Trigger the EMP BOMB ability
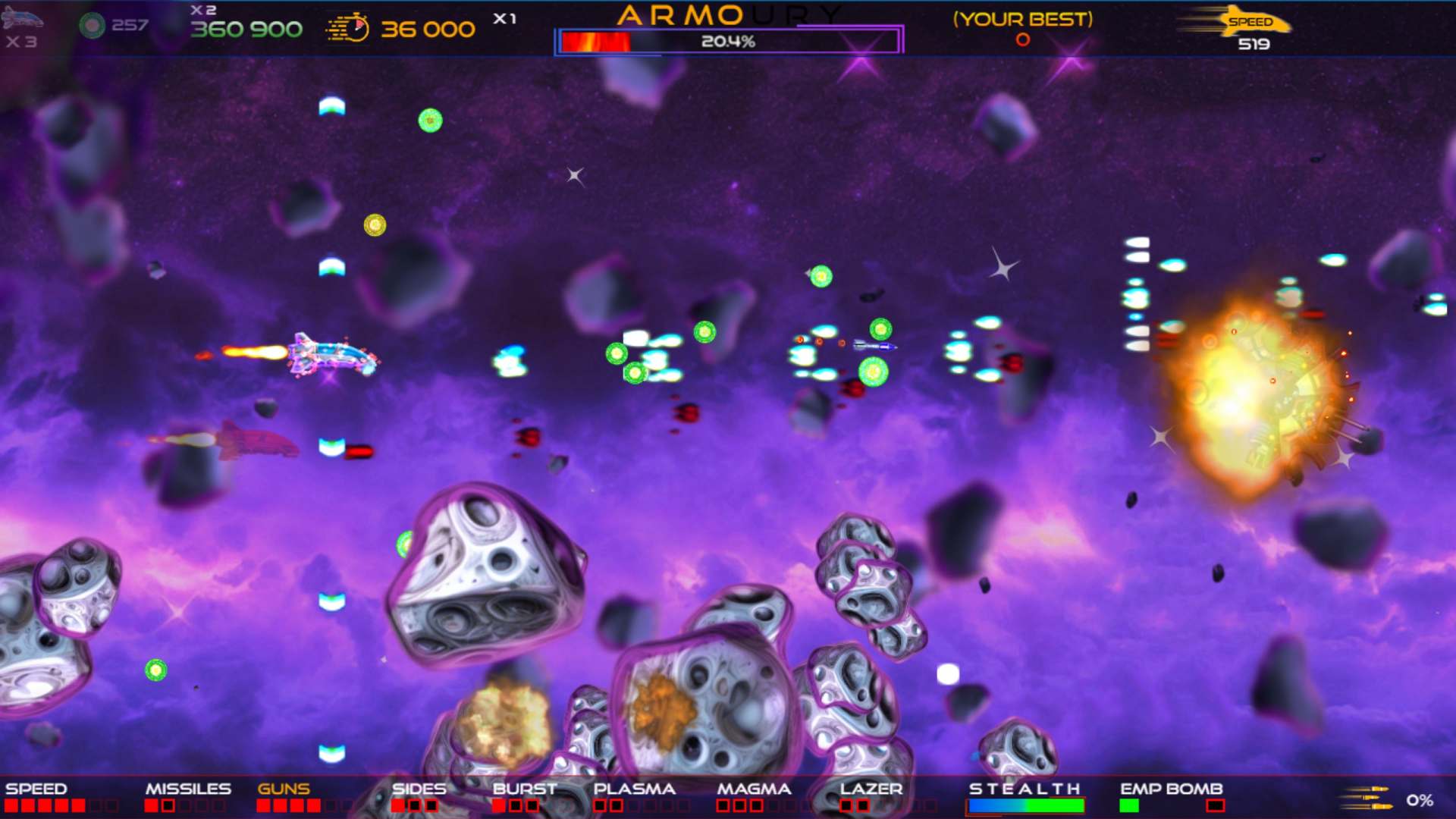This screenshot has width=1456, height=819. (1171, 789)
